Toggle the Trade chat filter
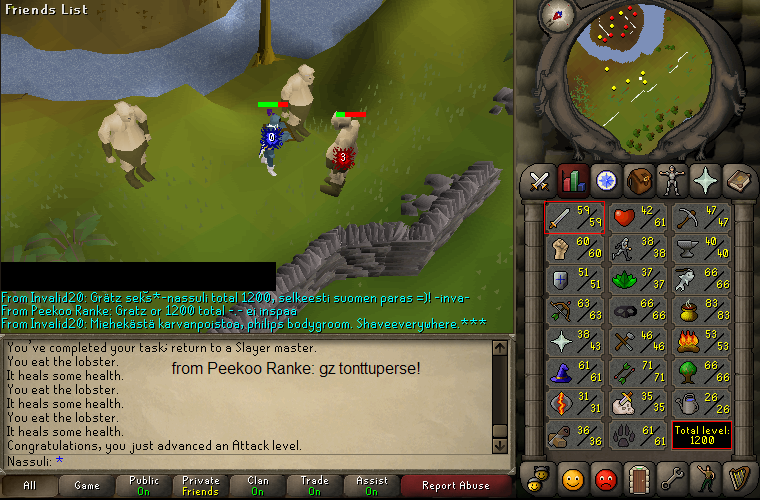Screen dimensions: 760x500 click(x=314, y=486)
